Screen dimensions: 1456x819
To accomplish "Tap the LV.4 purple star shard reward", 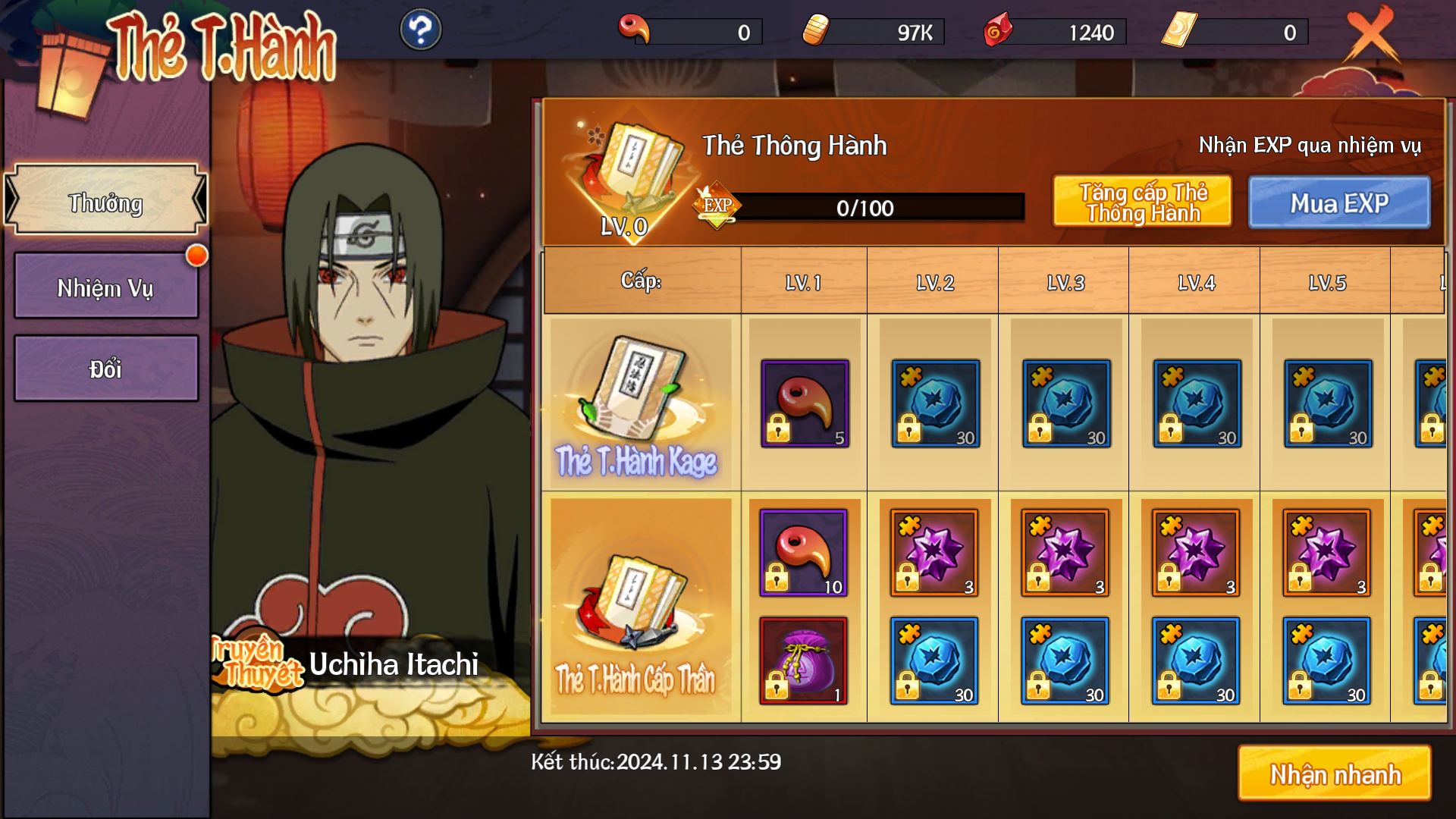I will (x=1196, y=553).
